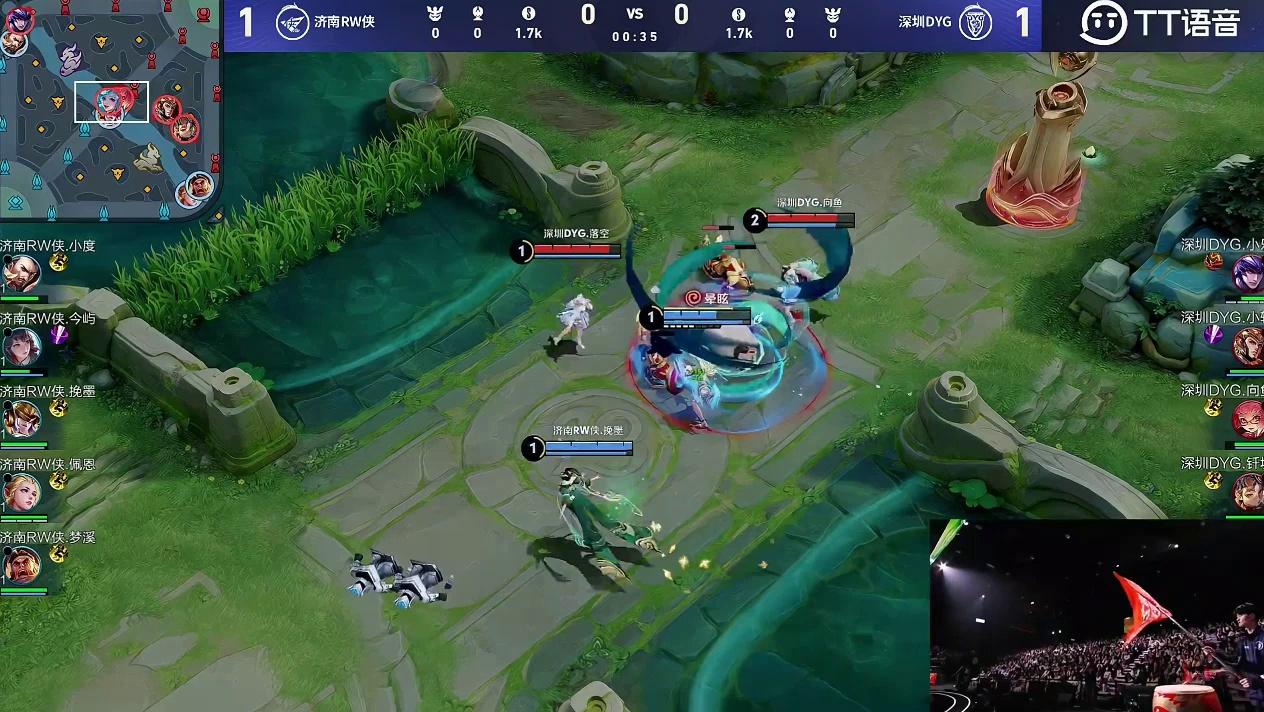Select 济南RW侠.小度 hero portrait
This screenshot has height=712, width=1264.
[21, 273]
